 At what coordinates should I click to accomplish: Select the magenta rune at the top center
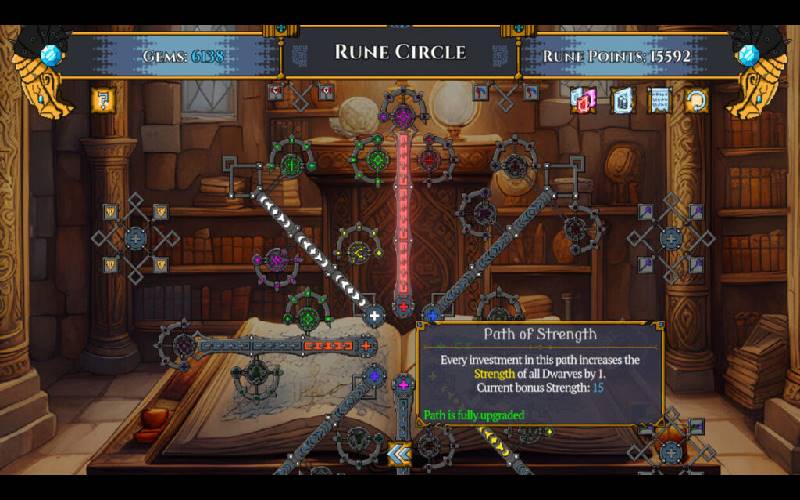pyautogui.click(x=403, y=116)
